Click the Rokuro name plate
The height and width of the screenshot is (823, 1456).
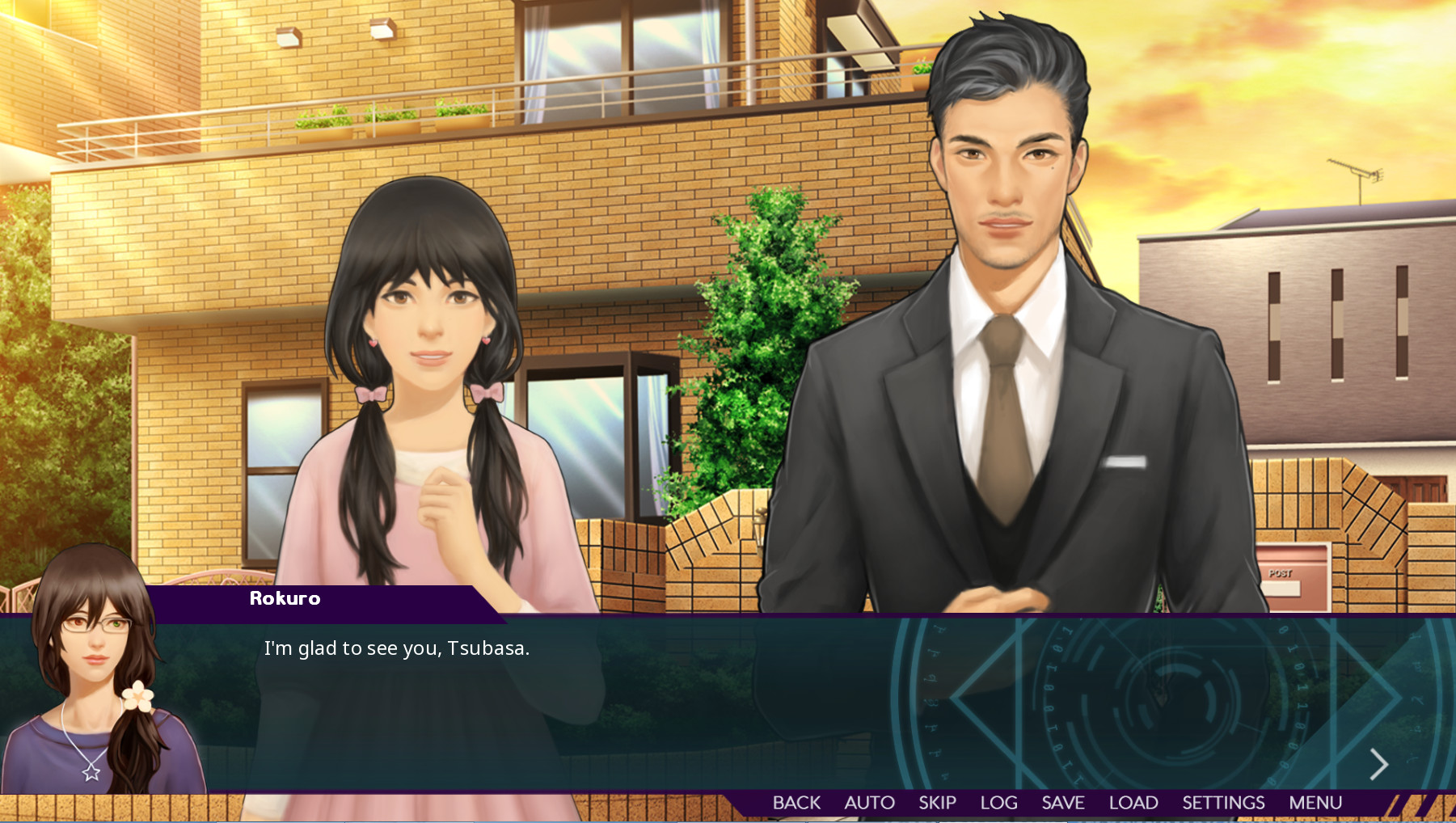click(x=283, y=598)
